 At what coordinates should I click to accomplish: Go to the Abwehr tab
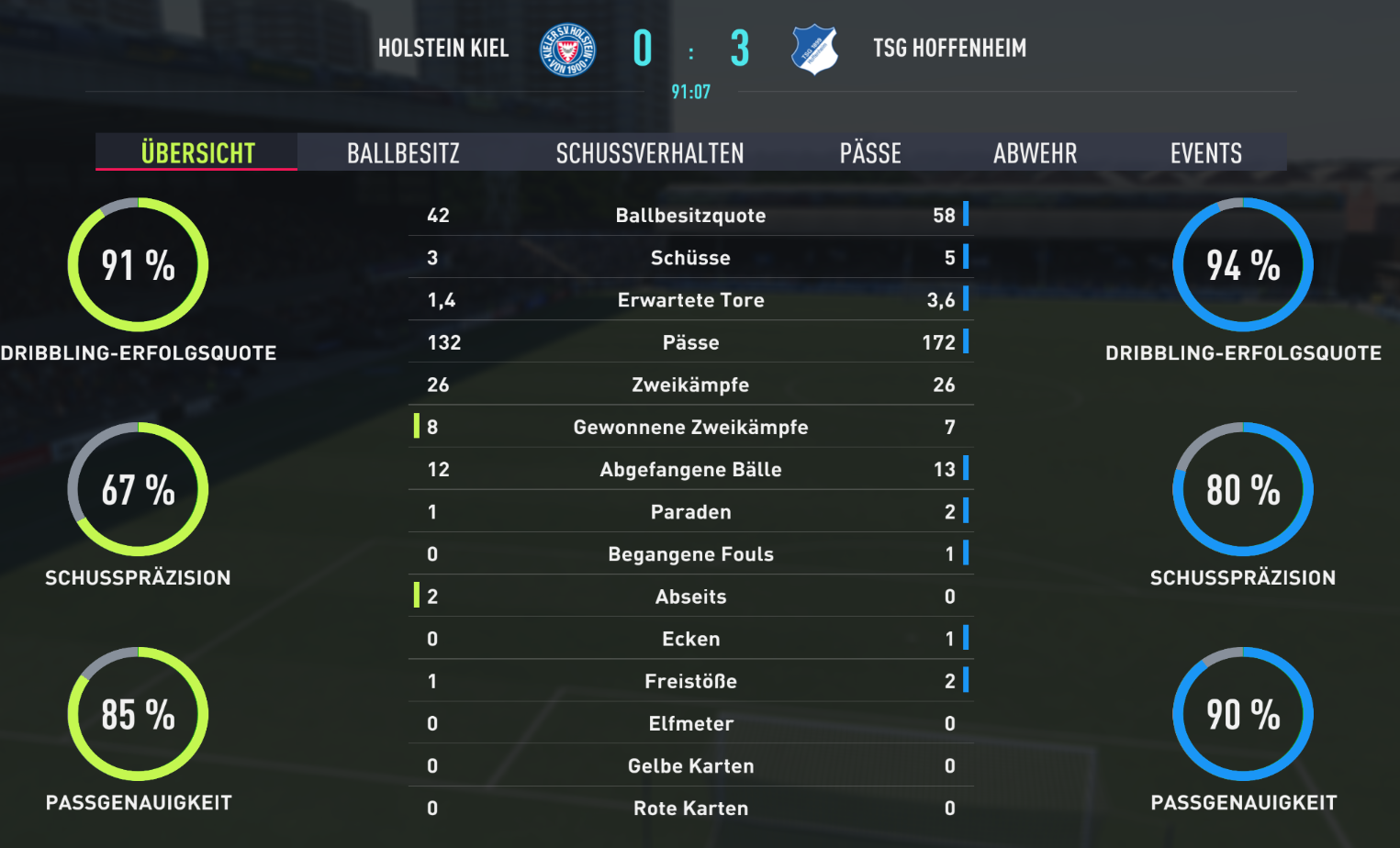1035,152
